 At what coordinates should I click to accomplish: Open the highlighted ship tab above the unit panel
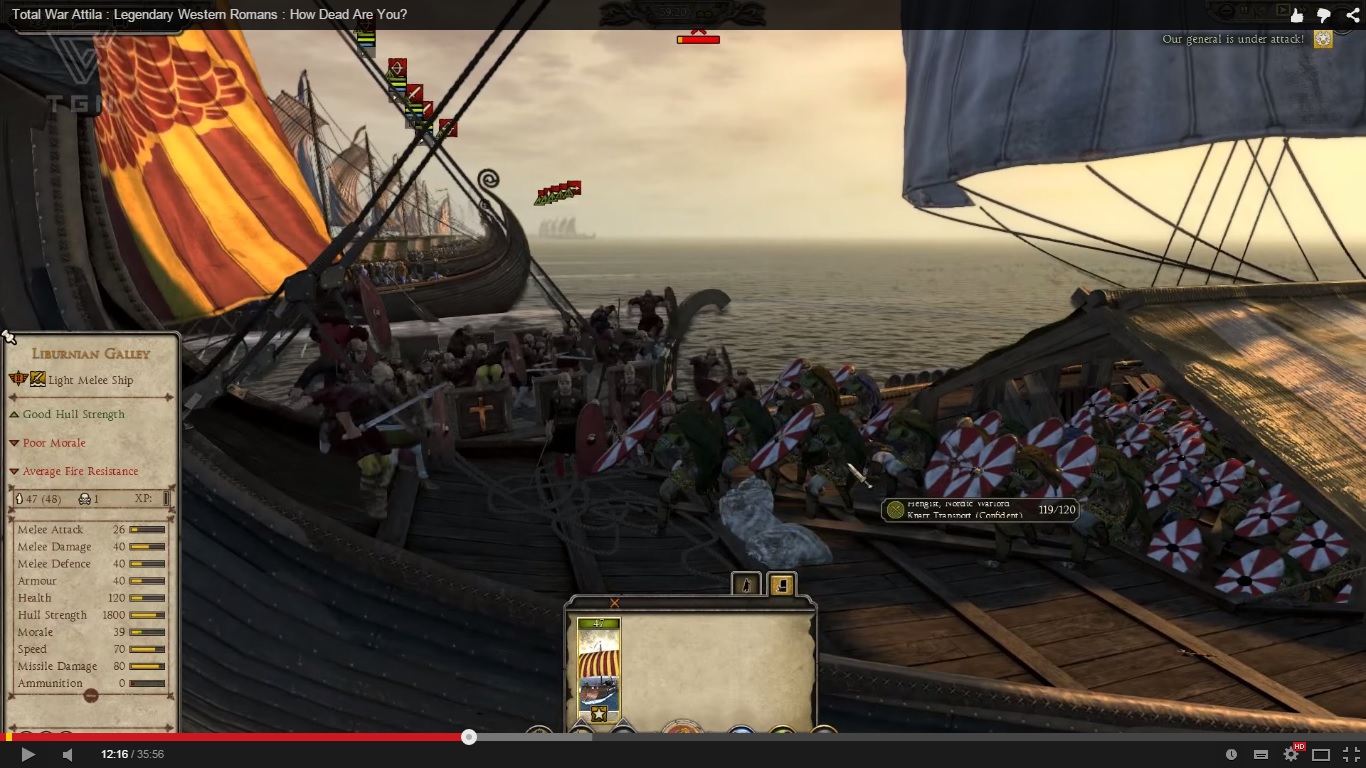[x=781, y=585]
